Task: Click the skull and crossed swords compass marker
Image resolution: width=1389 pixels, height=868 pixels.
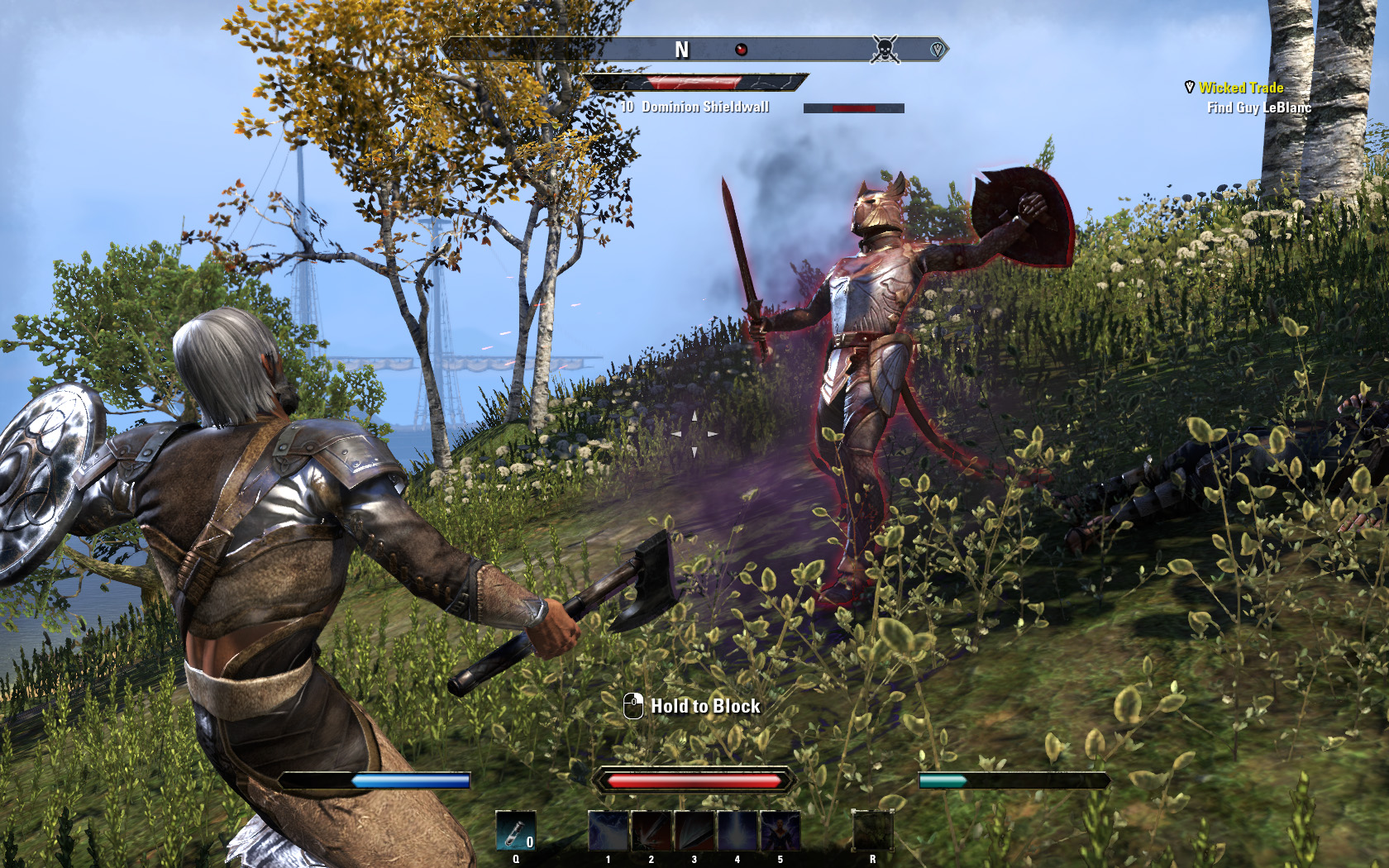Action: click(885, 50)
